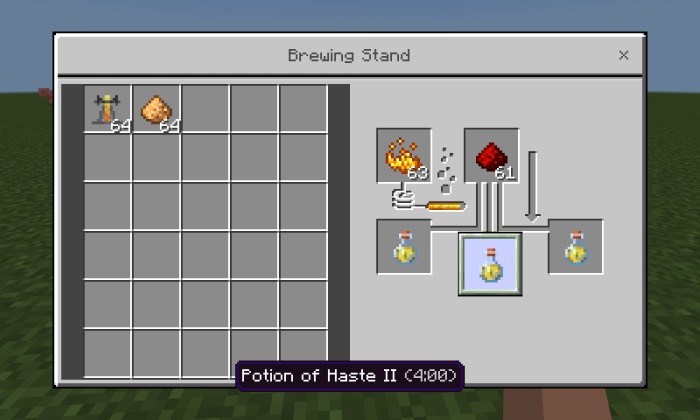Close the Brewing Stand window
Image resolution: width=700 pixels, height=420 pixels.
623,56
